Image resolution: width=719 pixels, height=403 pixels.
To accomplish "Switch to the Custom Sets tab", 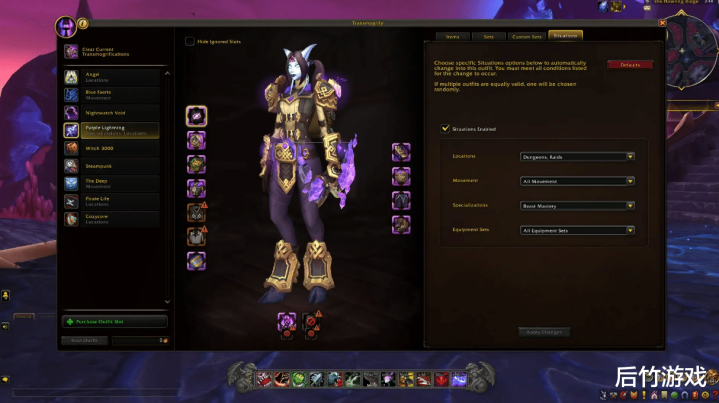I will pos(527,36).
